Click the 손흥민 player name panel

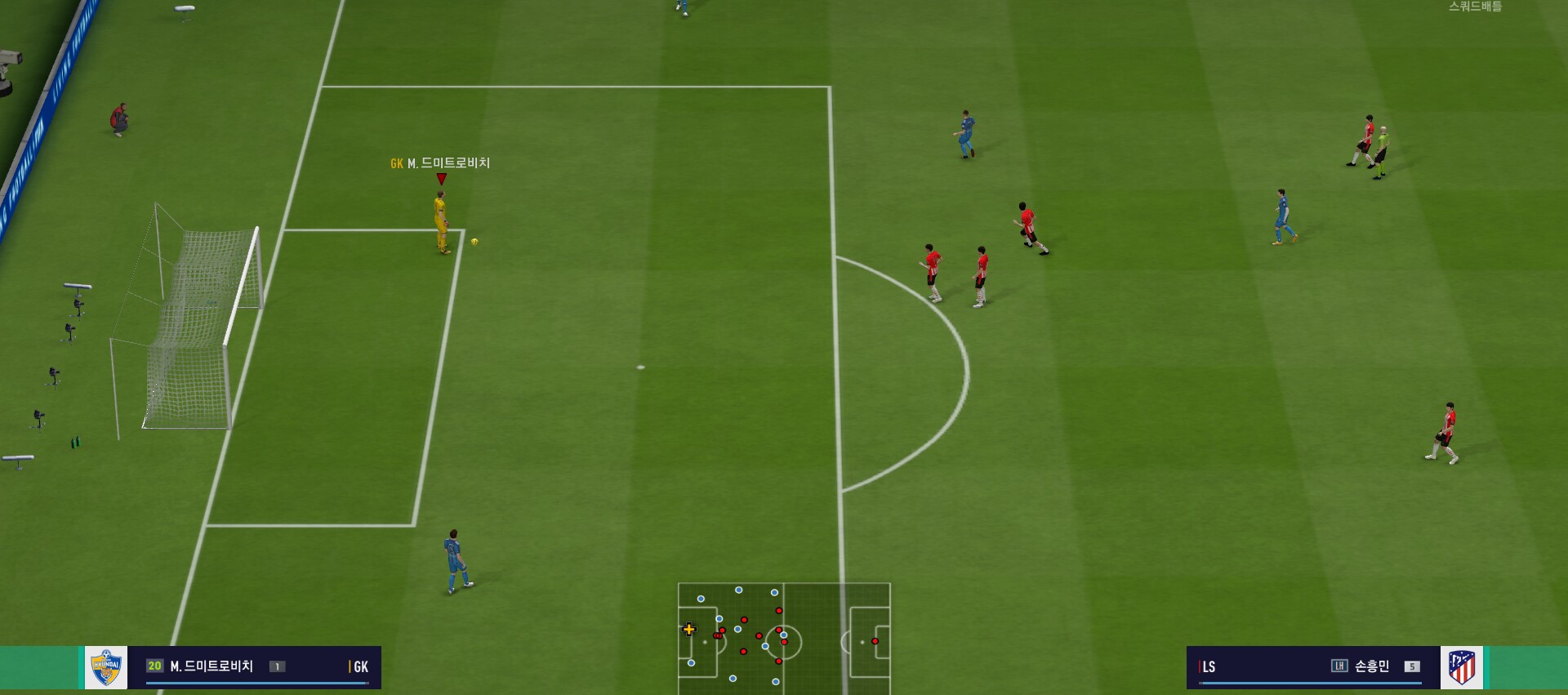1312,667
